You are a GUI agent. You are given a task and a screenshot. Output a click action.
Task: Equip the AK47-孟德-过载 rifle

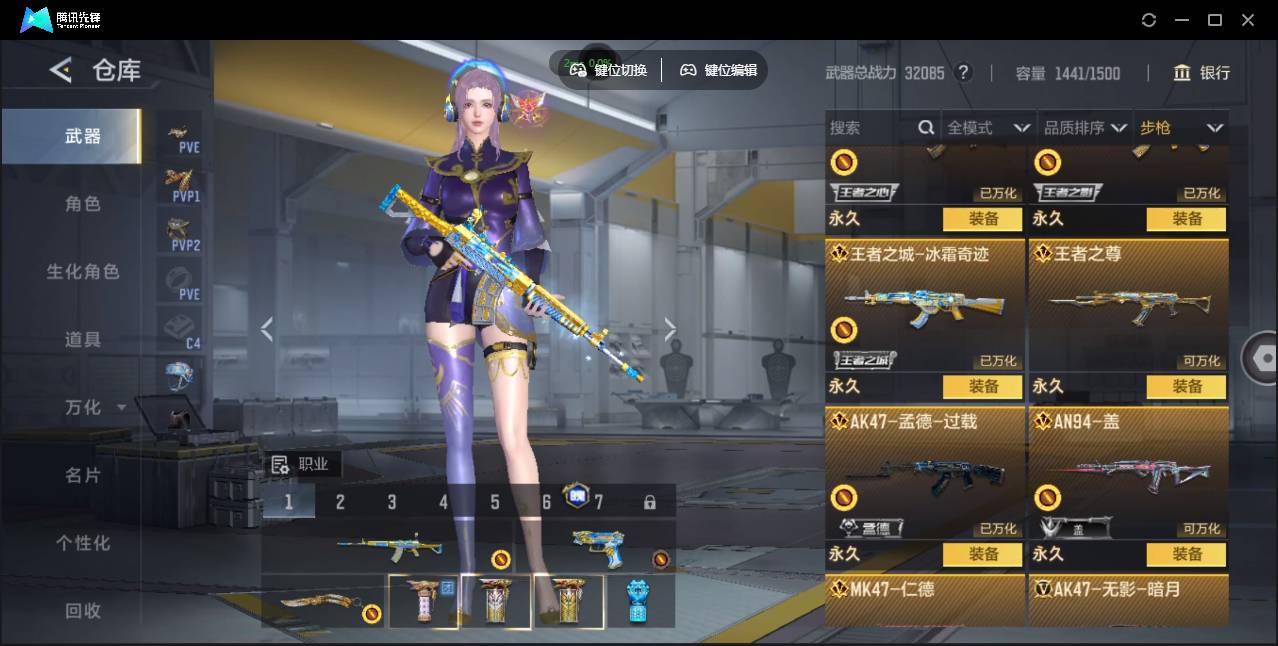(982, 554)
